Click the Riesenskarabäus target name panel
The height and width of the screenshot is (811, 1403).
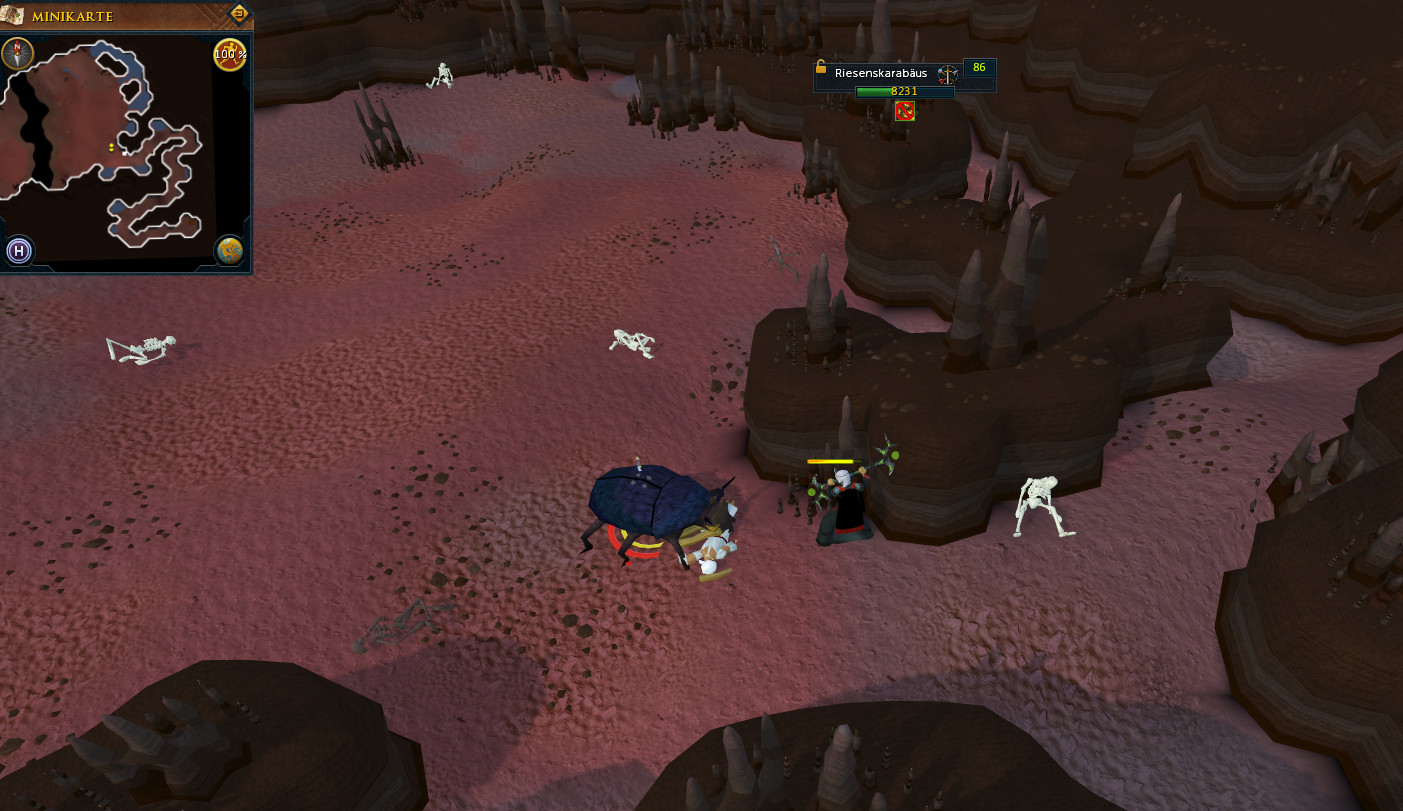coord(880,73)
